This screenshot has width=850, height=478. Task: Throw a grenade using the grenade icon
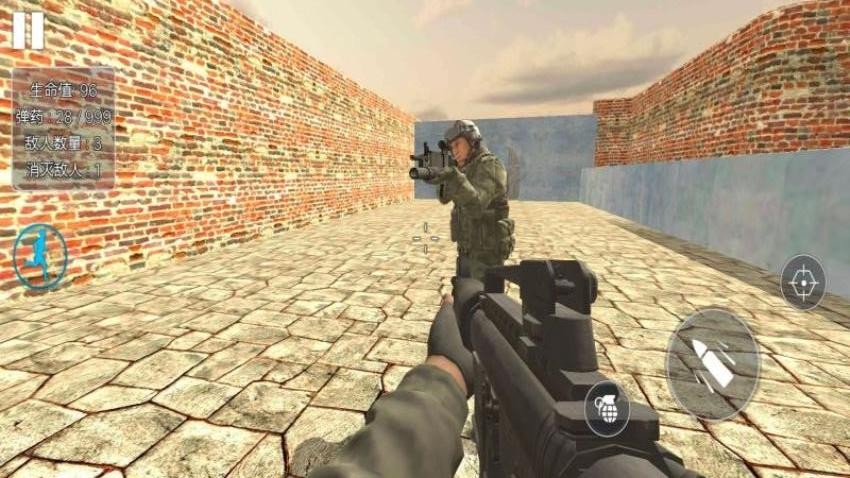tap(606, 408)
